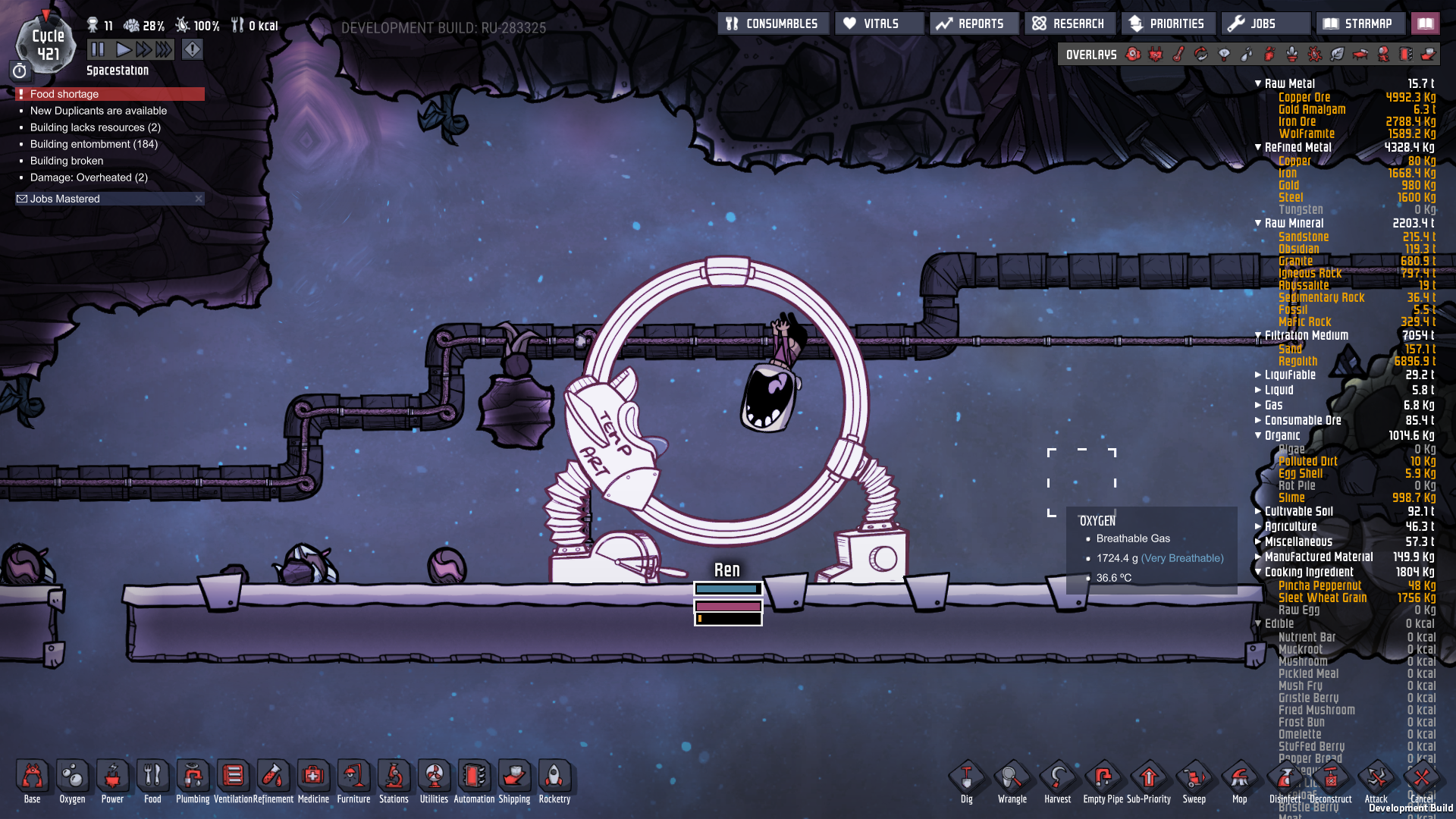Open the Oxygen build category

point(72,781)
